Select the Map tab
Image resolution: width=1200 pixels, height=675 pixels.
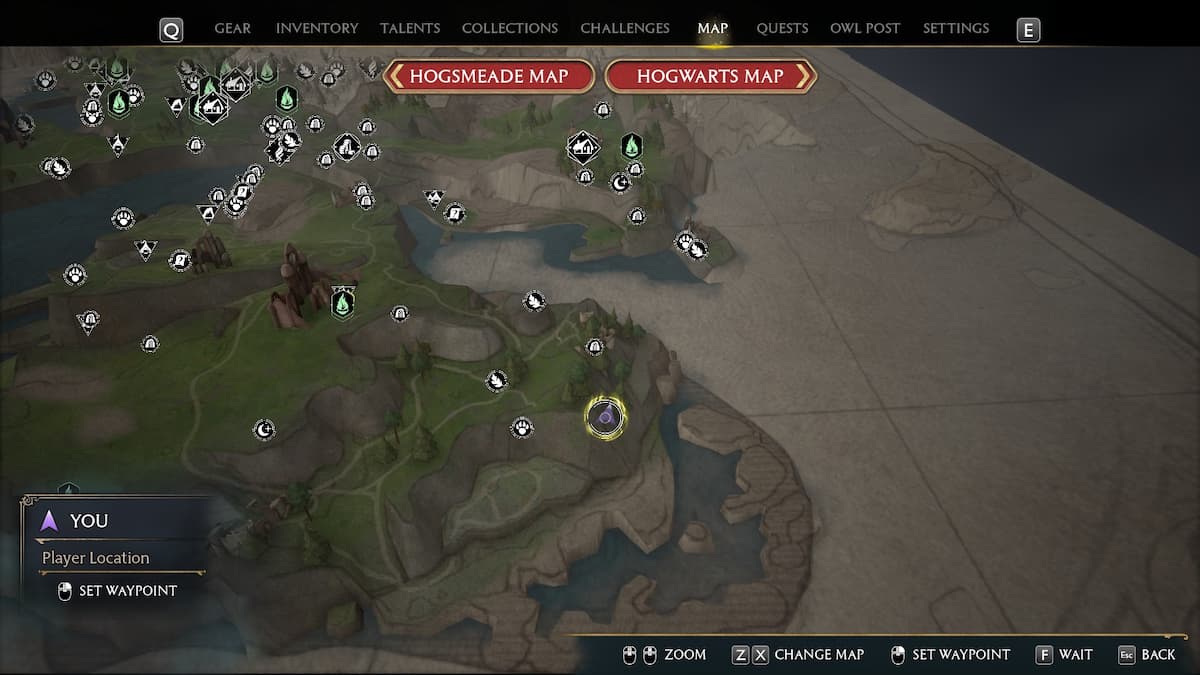(713, 28)
